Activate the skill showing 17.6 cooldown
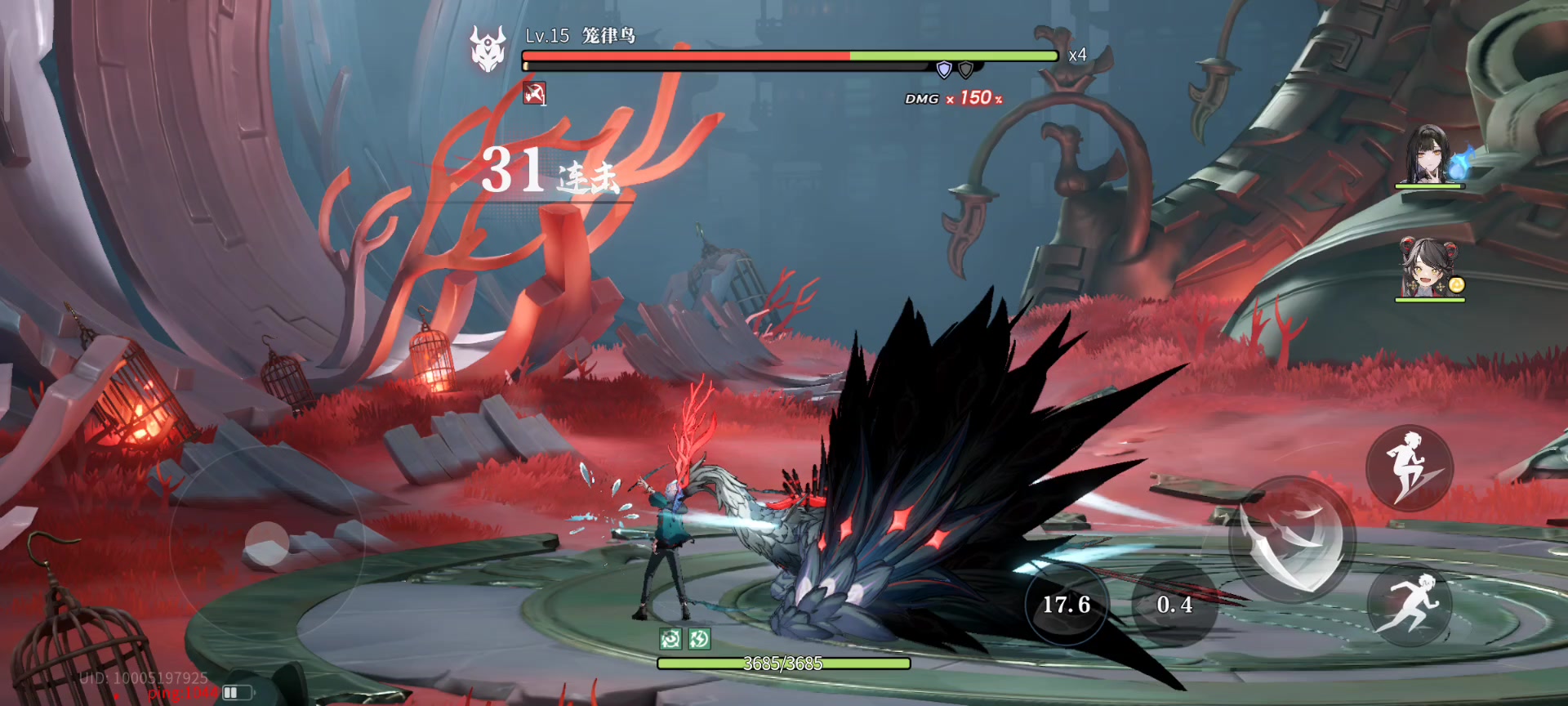This screenshot has height=706, width=1568. pos(1067,605)
